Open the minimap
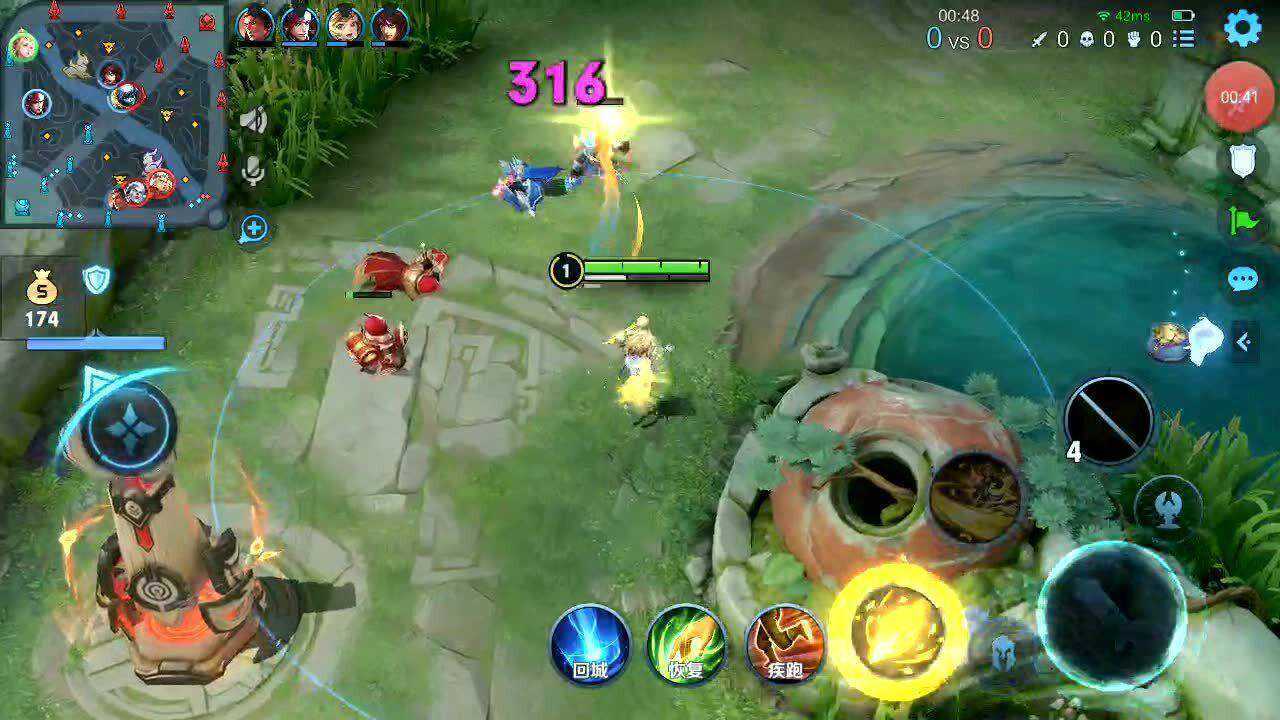1280x720 pixels. click(112, 115)
